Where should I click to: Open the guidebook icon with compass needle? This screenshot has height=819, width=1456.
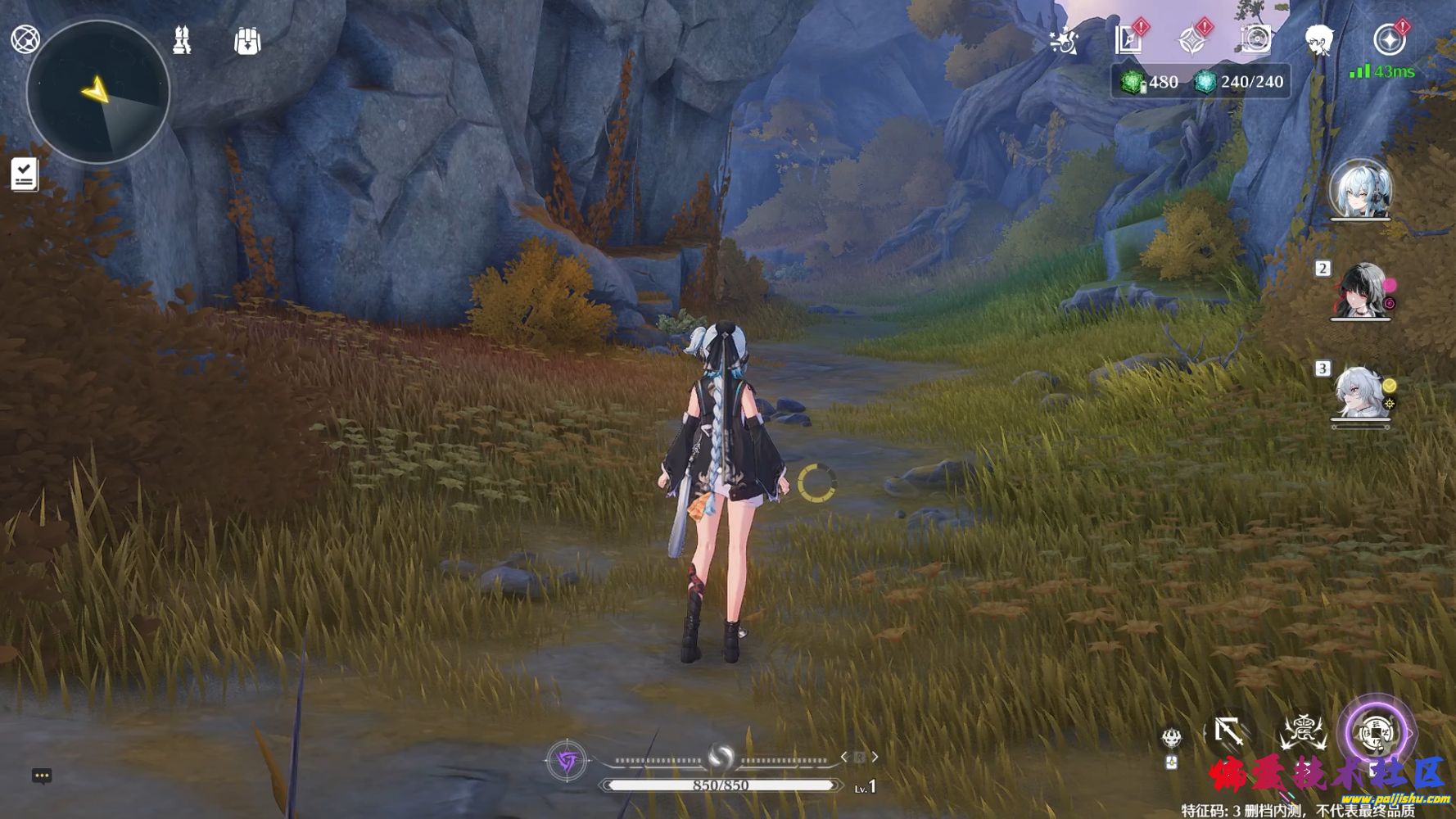[x=1129, y=39]
